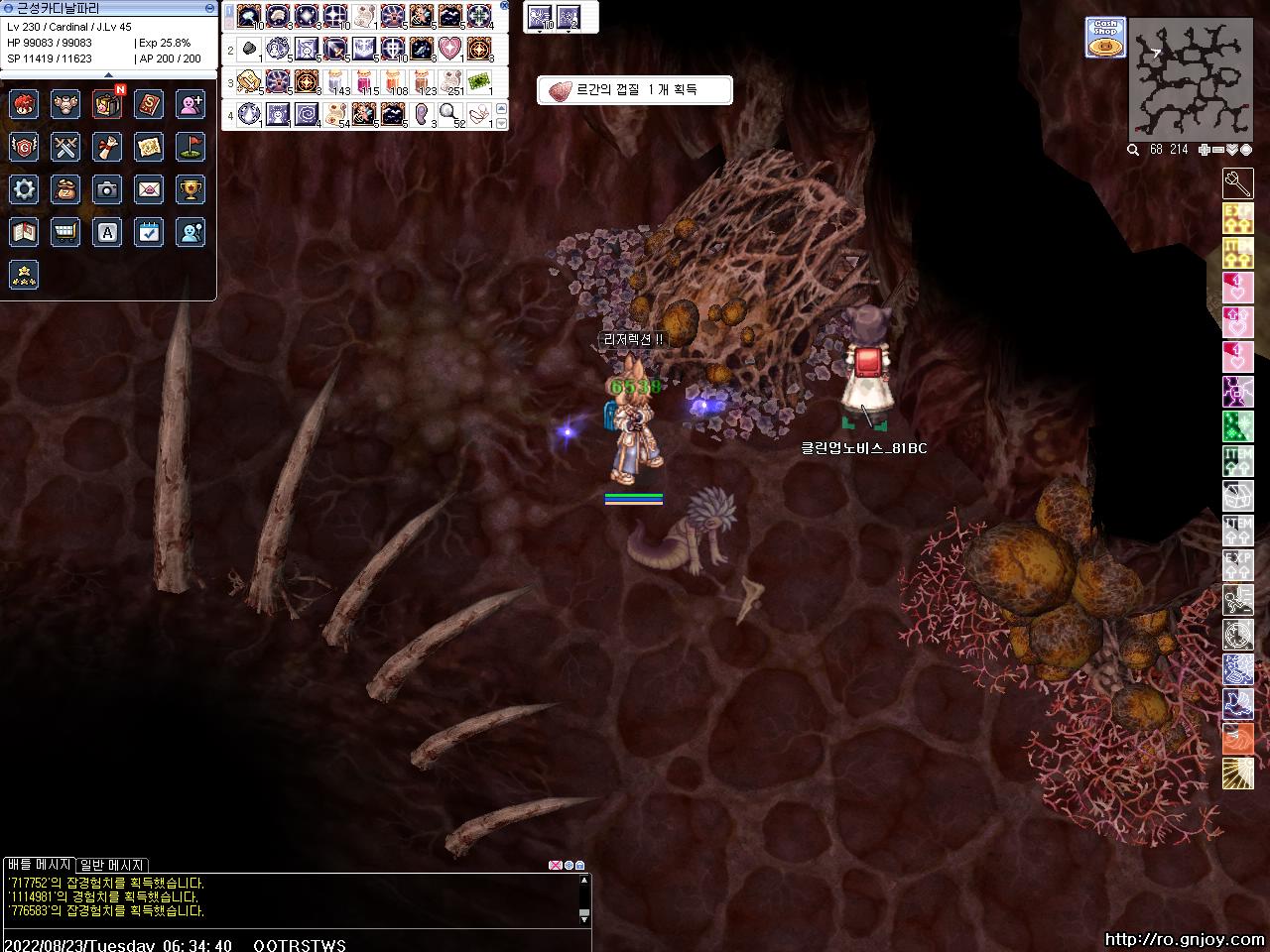Screen dimensions: 1270x952
Task: Open the guild shield icon
Action: (24, 147)
